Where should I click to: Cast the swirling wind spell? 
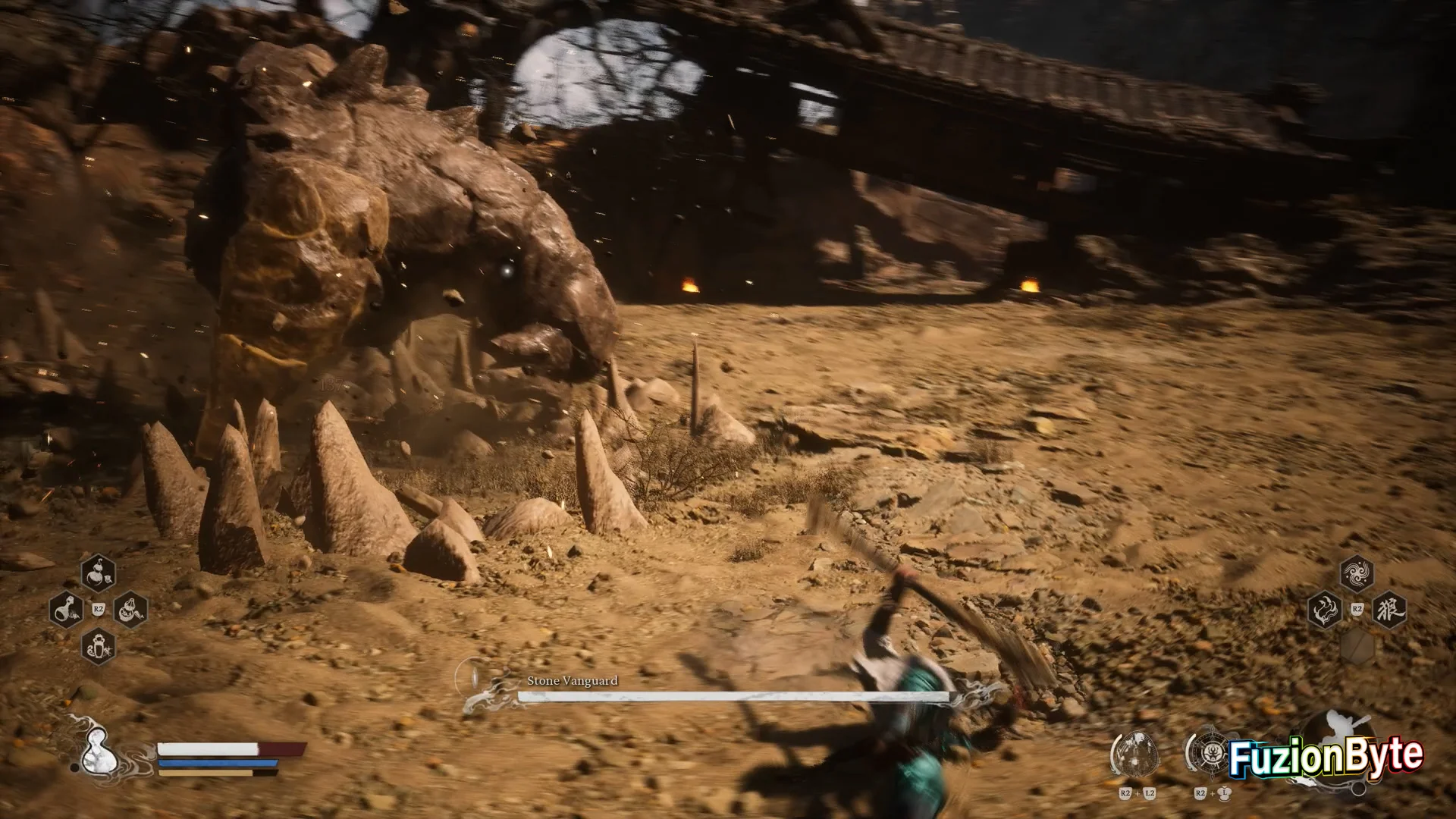(1357, 573)
